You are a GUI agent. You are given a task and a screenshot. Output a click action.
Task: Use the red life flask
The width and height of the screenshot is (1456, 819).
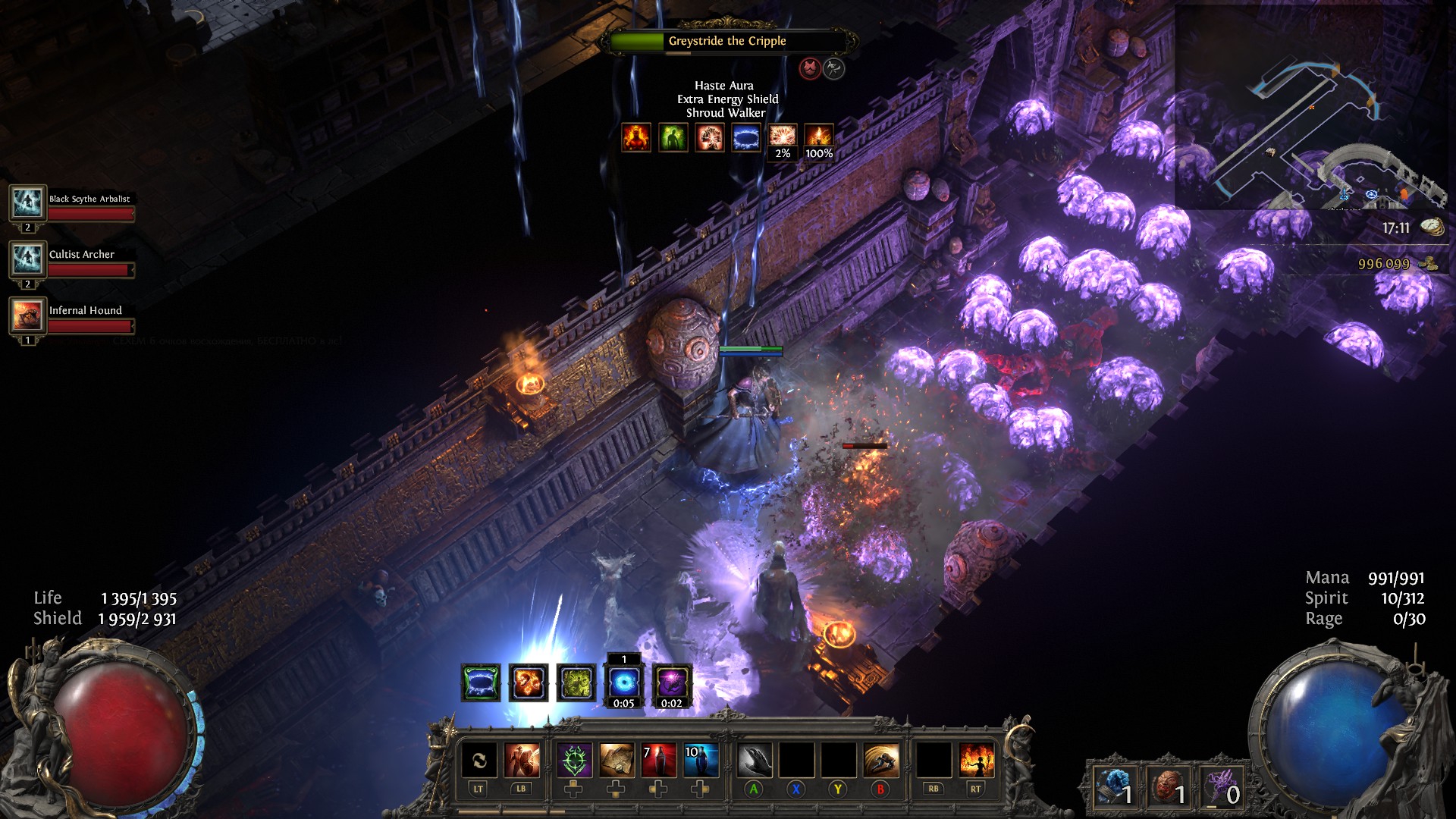click(x=659, y=761)
